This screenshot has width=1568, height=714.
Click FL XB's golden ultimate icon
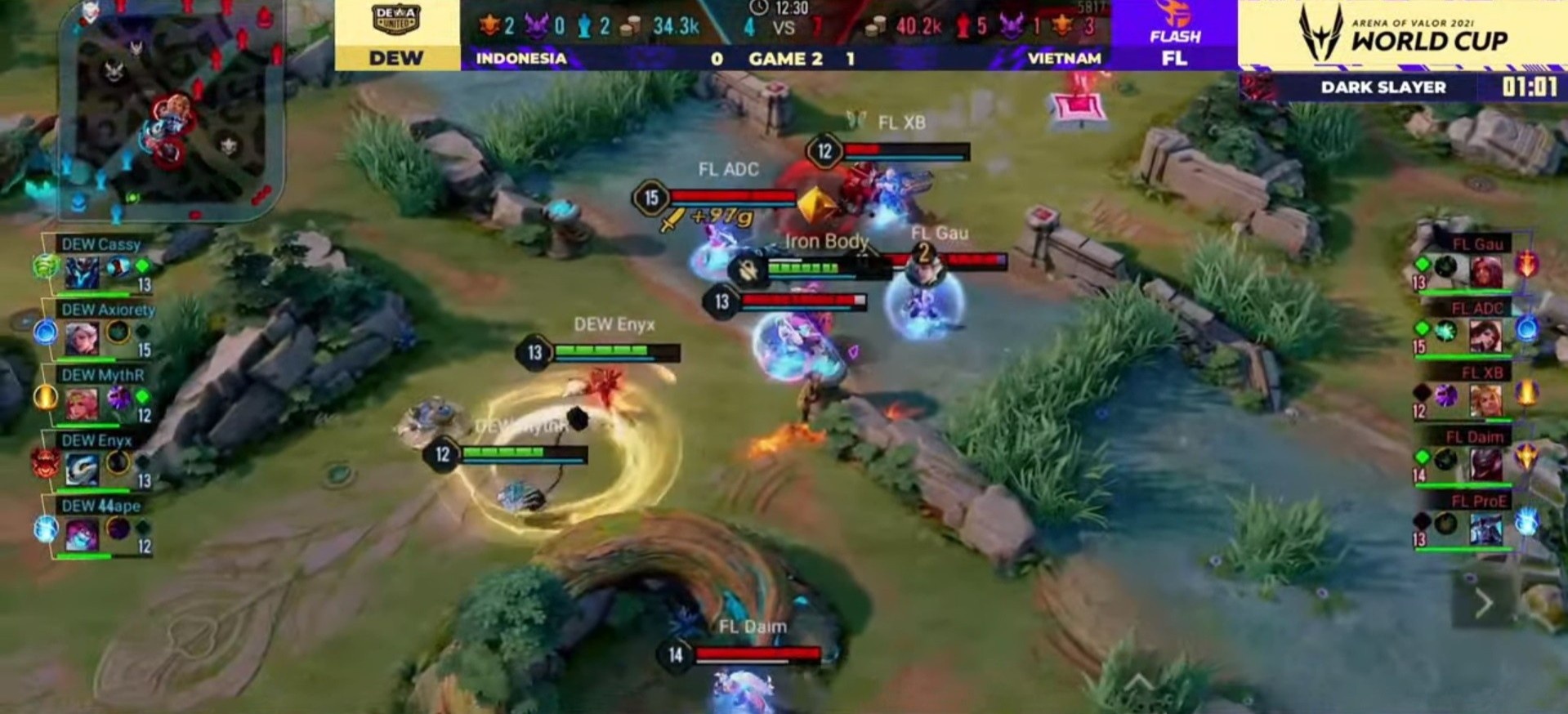(1526, 394)
